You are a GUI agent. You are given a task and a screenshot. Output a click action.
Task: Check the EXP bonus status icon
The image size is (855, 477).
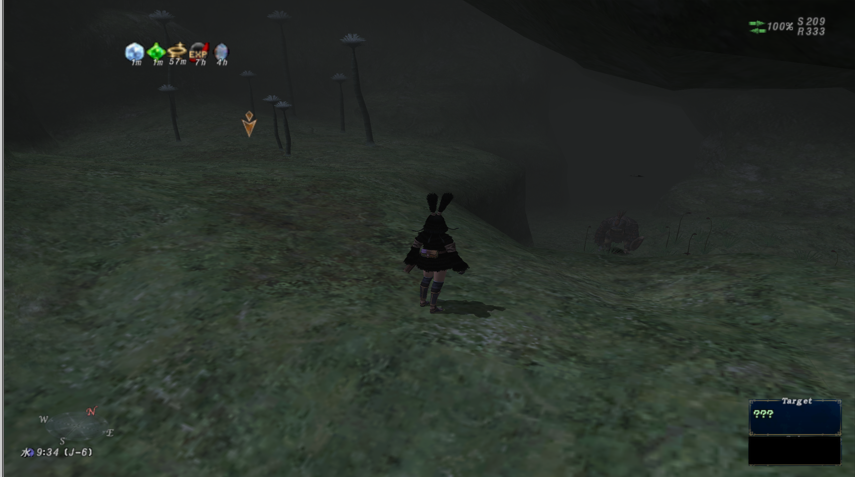coord(199,50)
